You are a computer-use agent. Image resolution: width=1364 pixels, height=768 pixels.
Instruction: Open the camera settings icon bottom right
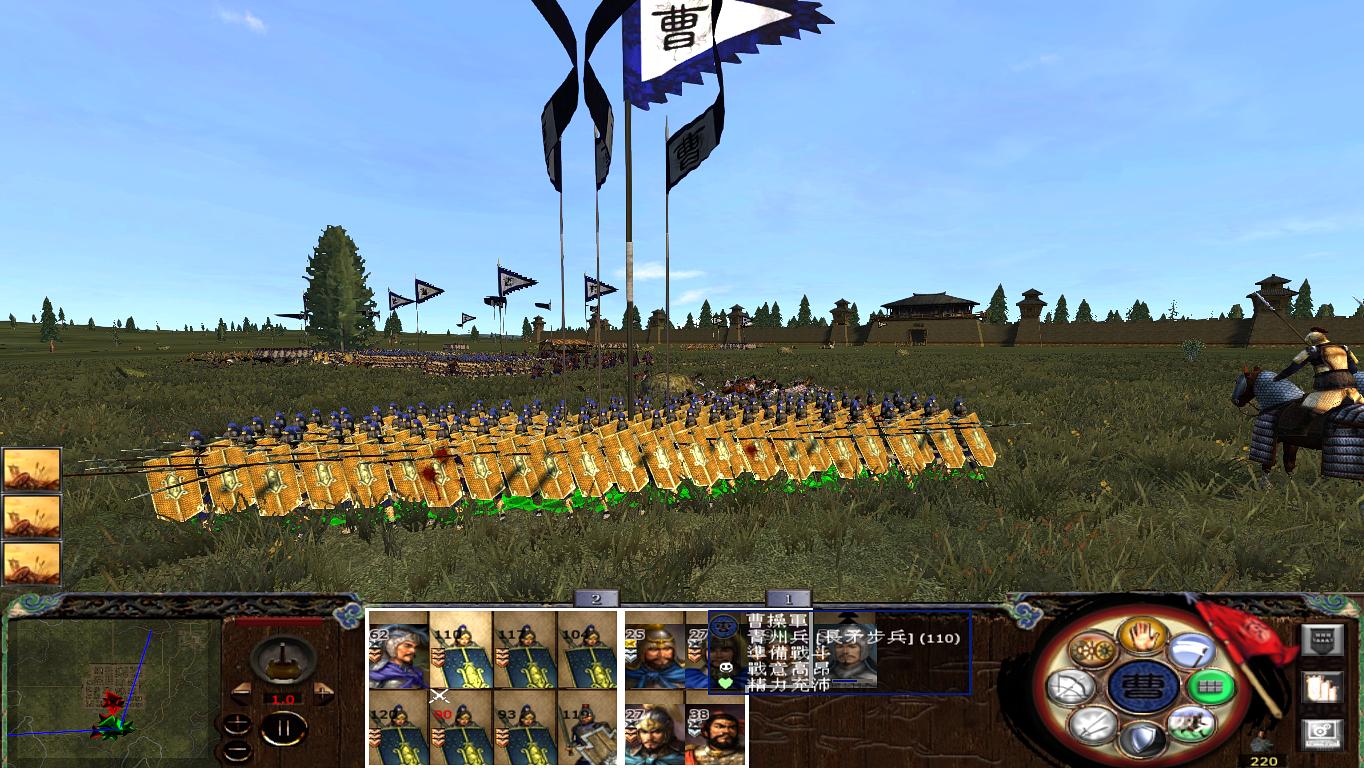pos(1320,734)
